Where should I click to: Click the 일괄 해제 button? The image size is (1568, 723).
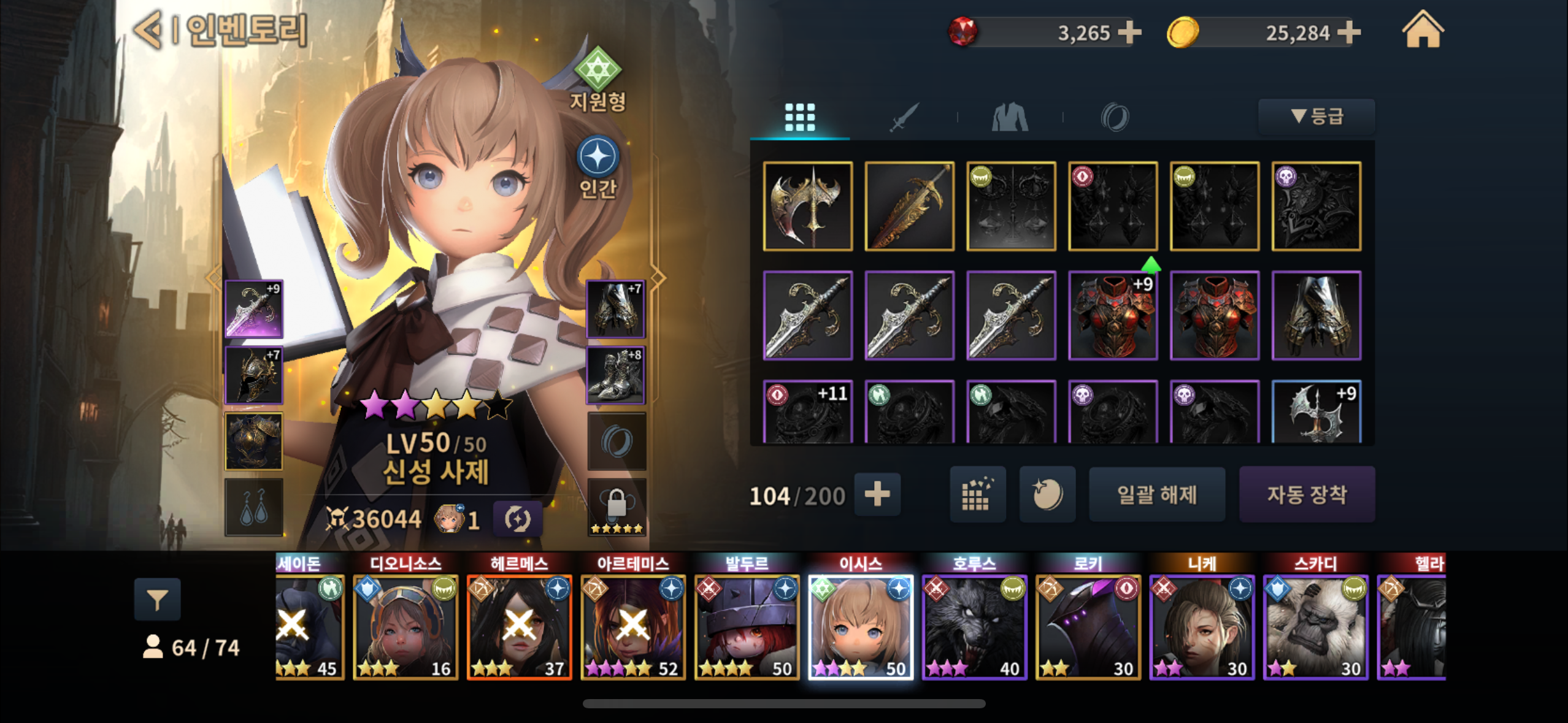click(x=1157, y=494)
